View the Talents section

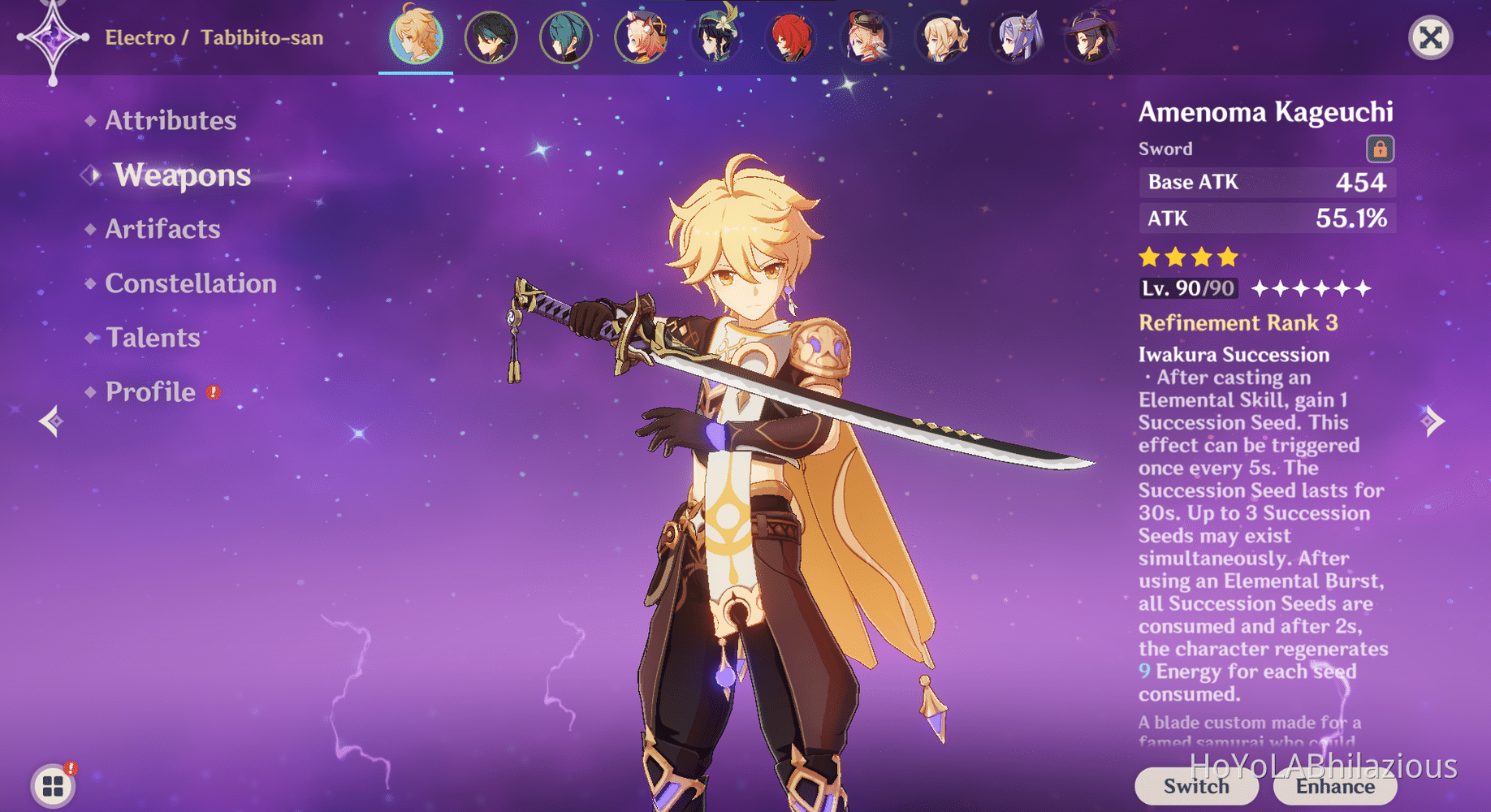coord(153,337)
